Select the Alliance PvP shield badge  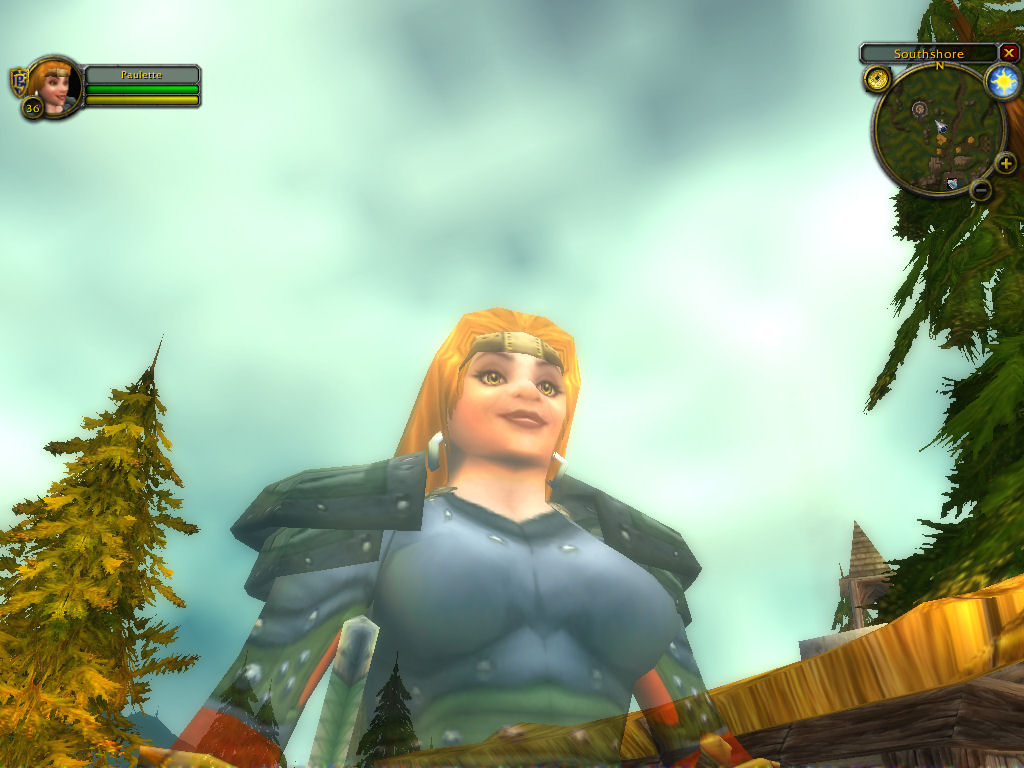click(x=18, y=81)
